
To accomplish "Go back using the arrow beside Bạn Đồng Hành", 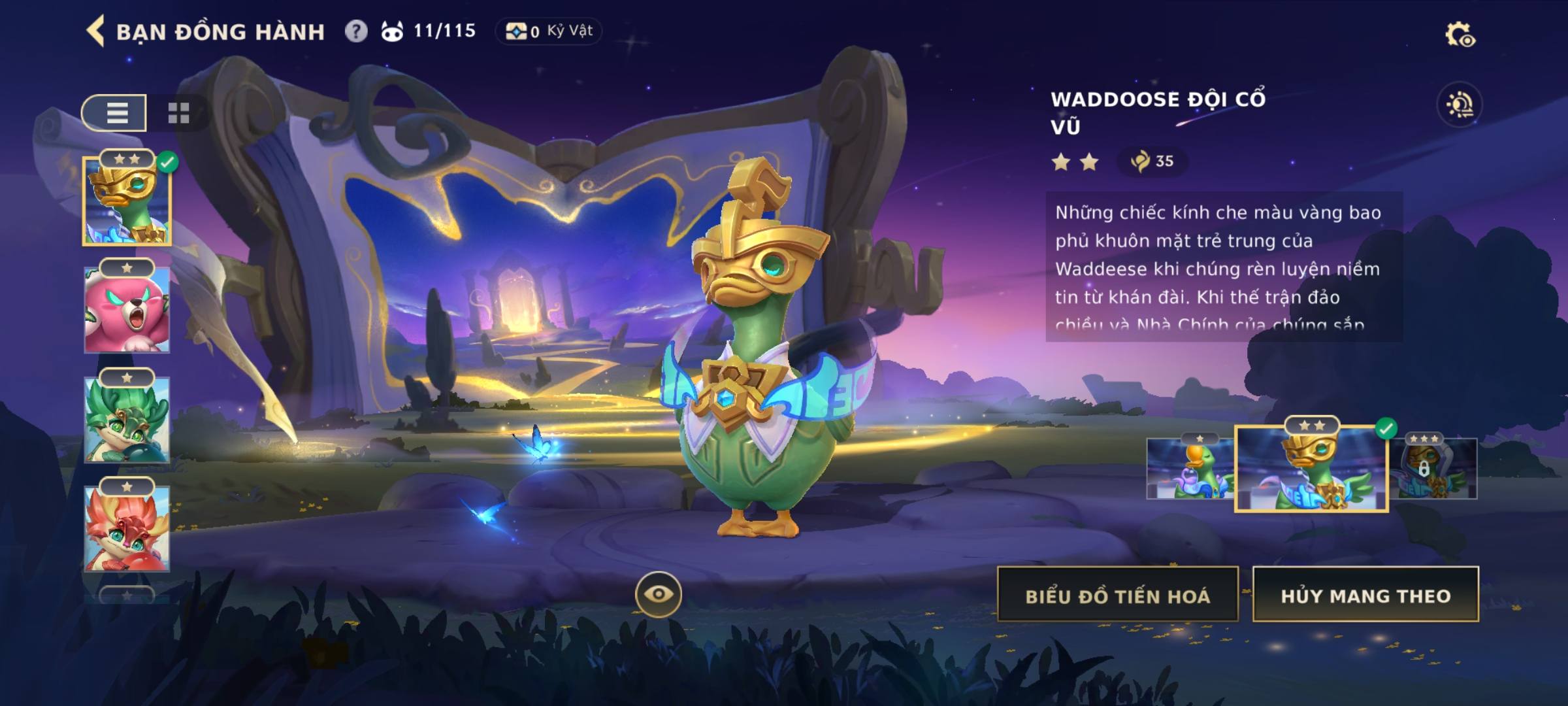I will coord(96,31).
